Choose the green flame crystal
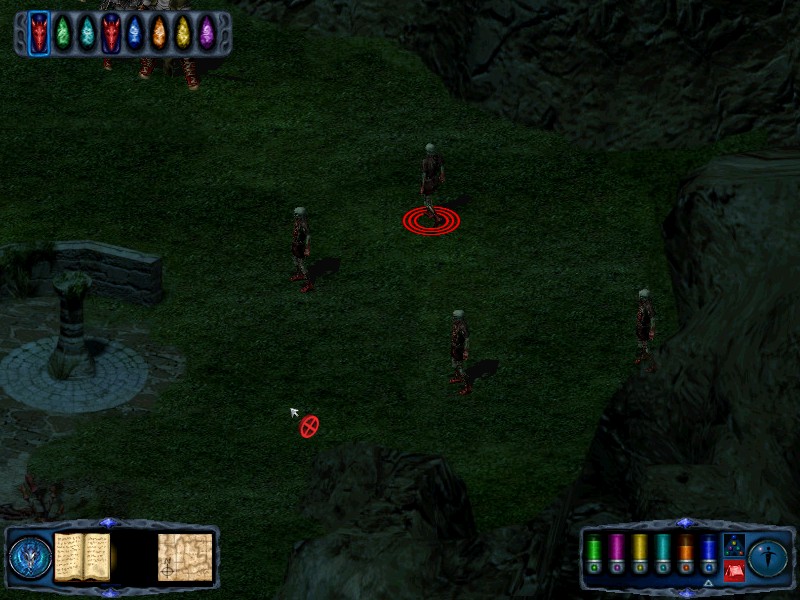Viewport: 800px width, 600px height. pyautogui.click(x=63, y=34)
